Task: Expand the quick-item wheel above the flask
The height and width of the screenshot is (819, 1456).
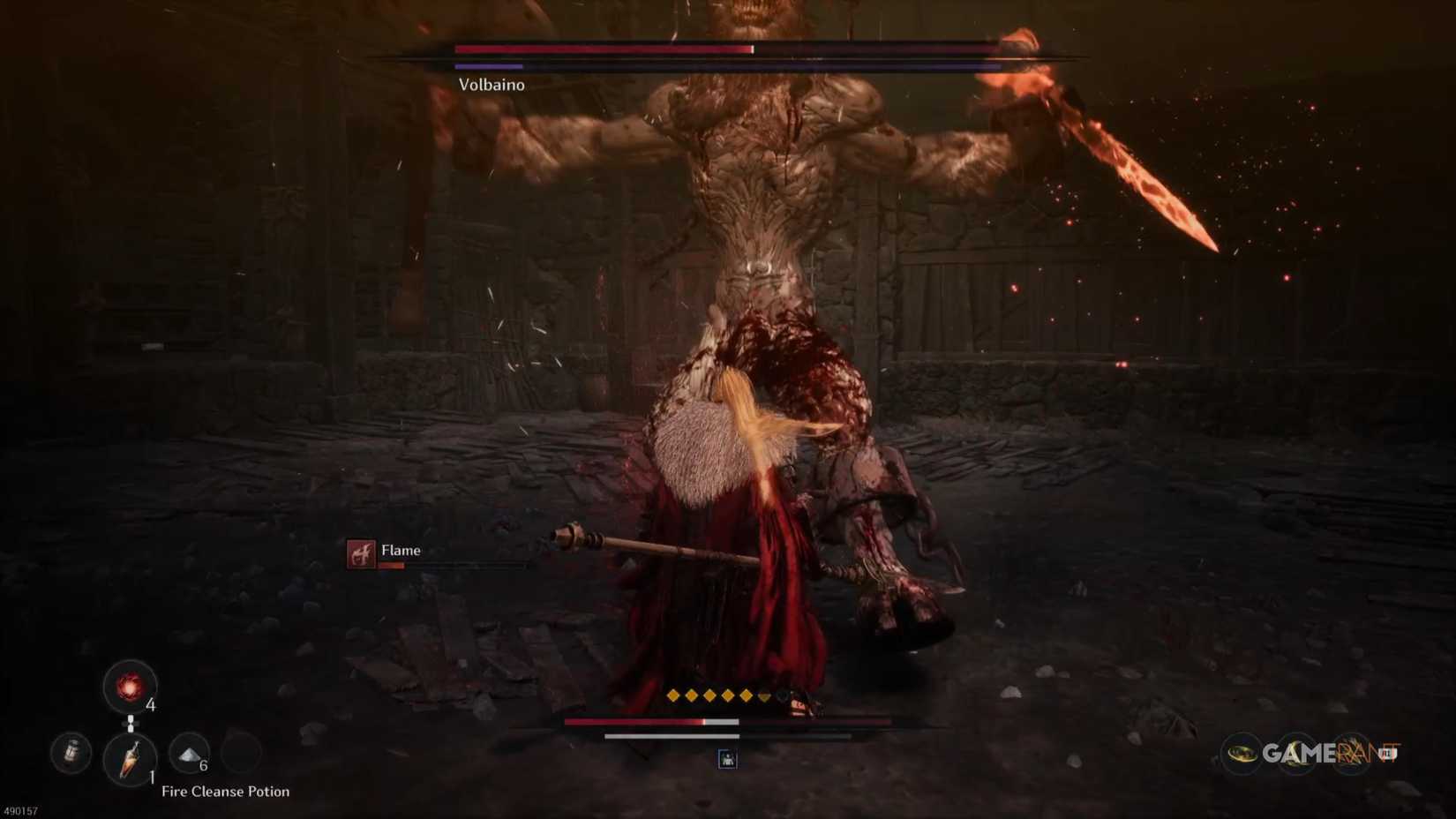Action: coord(131,688)
